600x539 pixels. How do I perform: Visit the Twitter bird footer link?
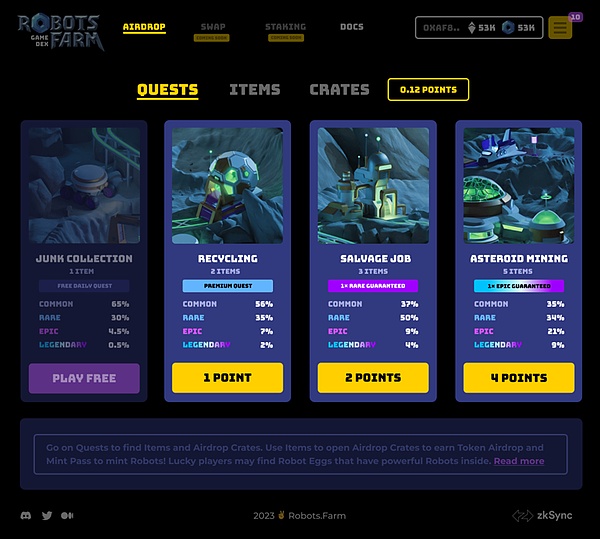47,516
